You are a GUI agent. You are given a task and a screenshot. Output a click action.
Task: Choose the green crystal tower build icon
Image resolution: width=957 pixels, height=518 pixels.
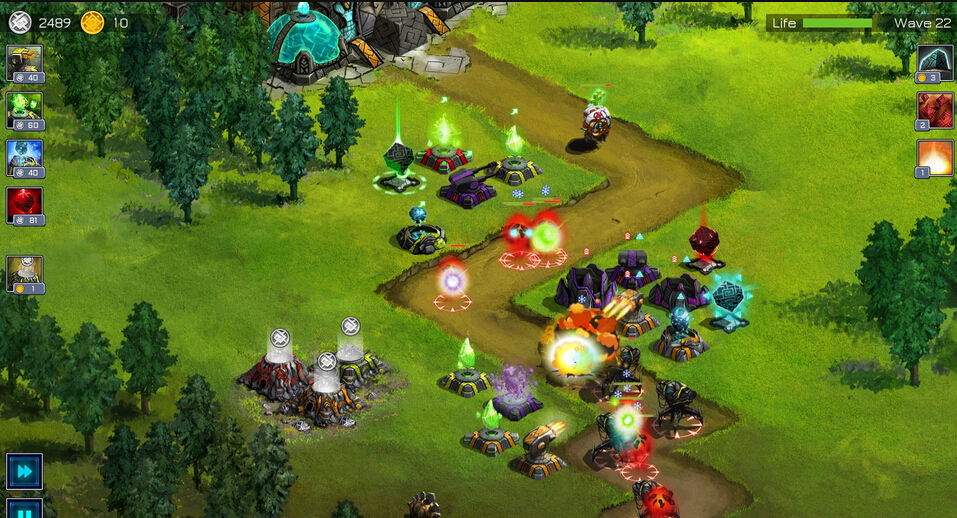[x=24, y=110]
